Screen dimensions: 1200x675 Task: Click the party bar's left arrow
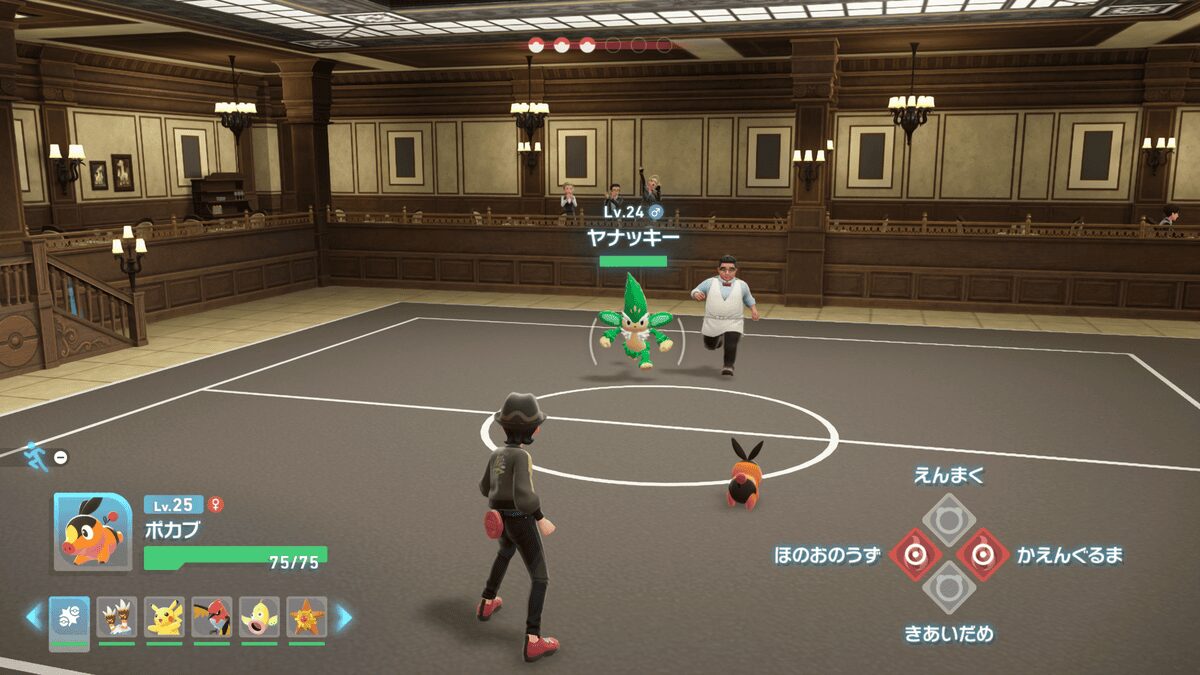coord(34,618)
